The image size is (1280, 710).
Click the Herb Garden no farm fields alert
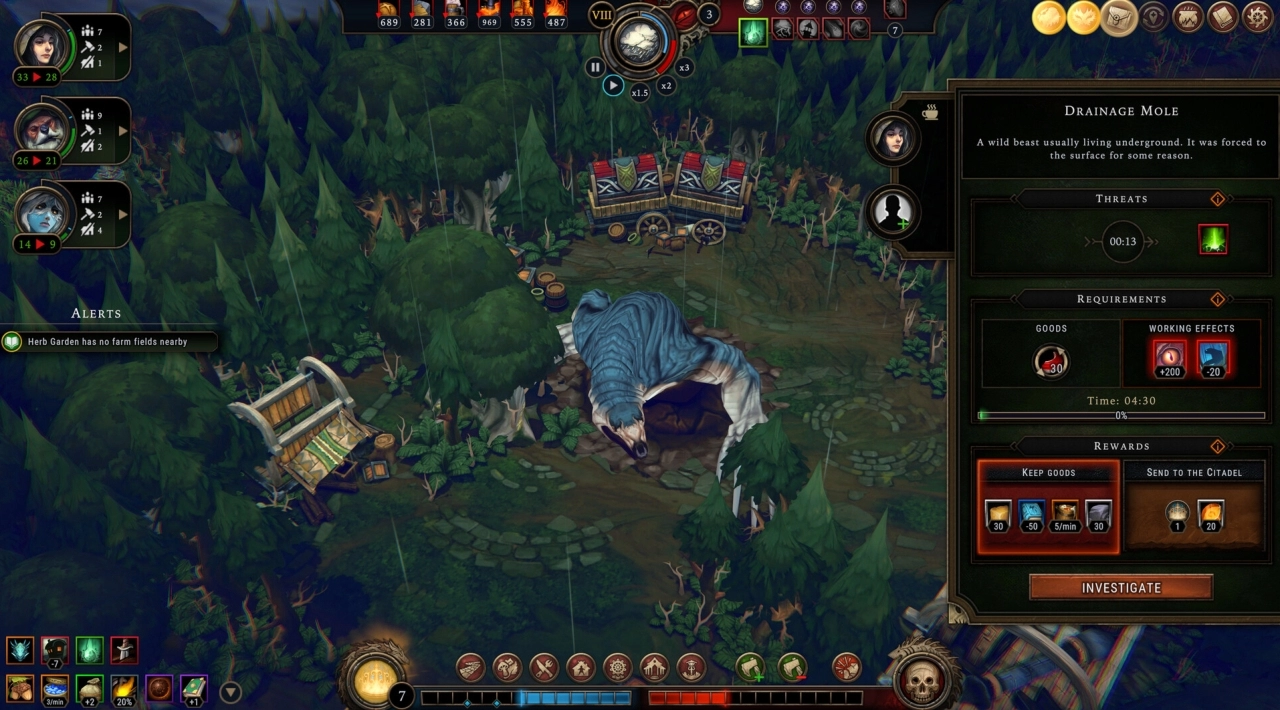tap(108, 342)
